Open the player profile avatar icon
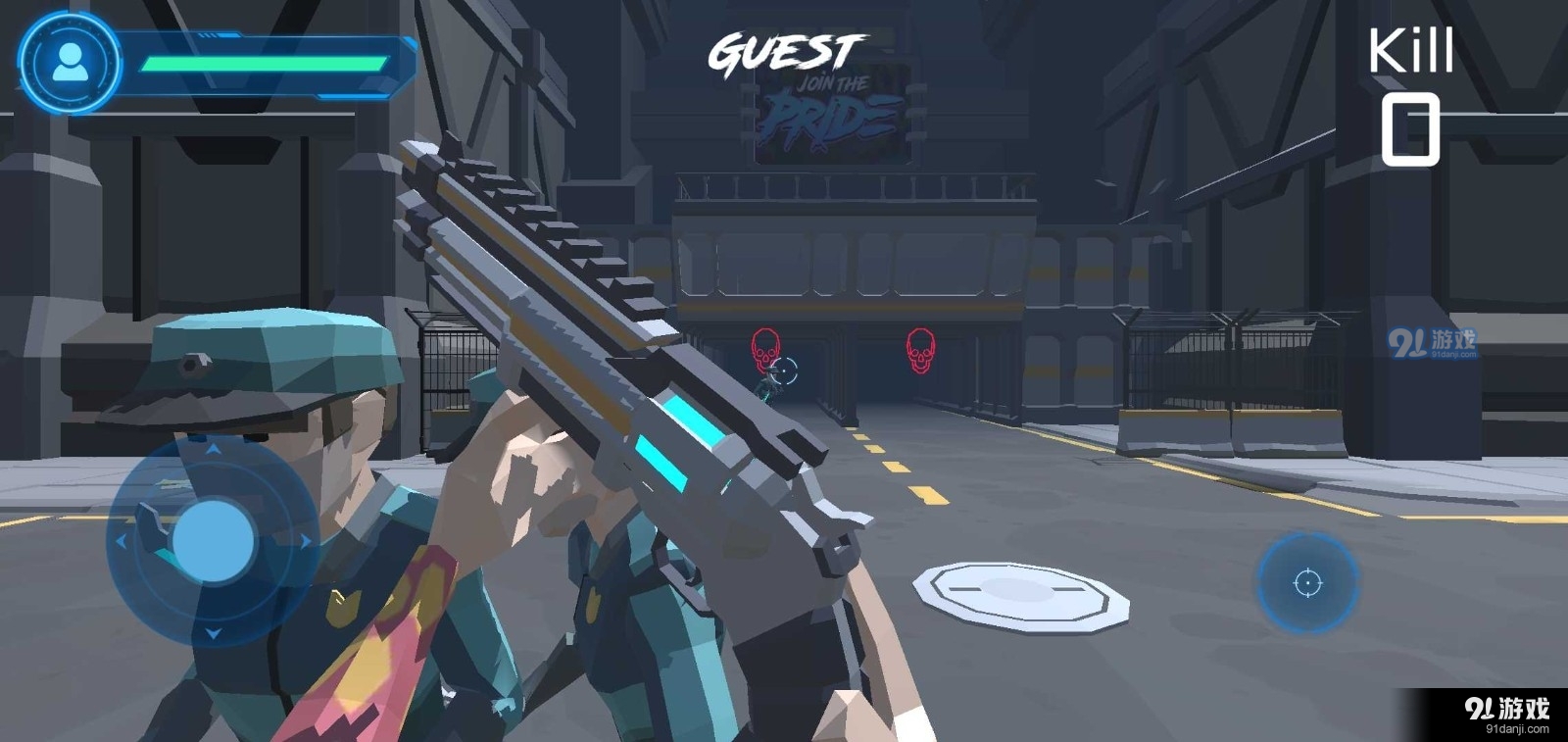 coord(70,63)
